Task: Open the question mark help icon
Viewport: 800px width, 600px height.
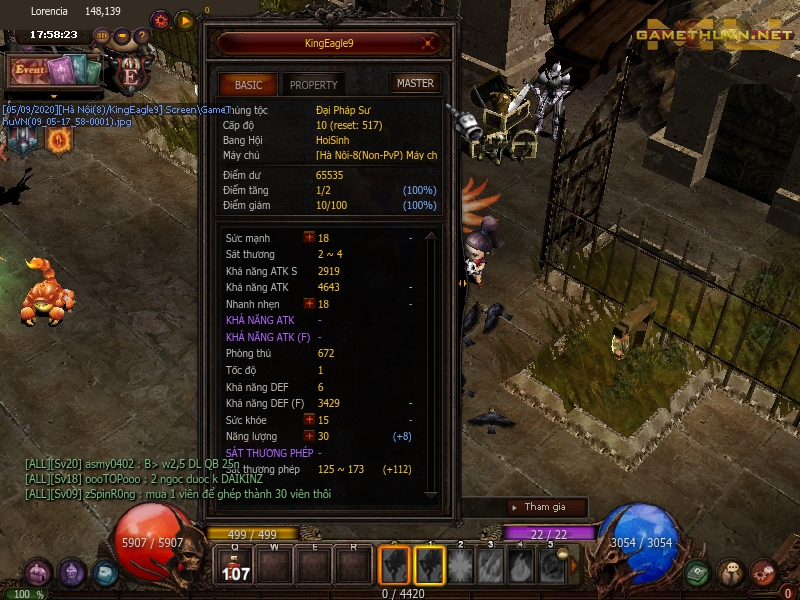Action: coord(142,36)
